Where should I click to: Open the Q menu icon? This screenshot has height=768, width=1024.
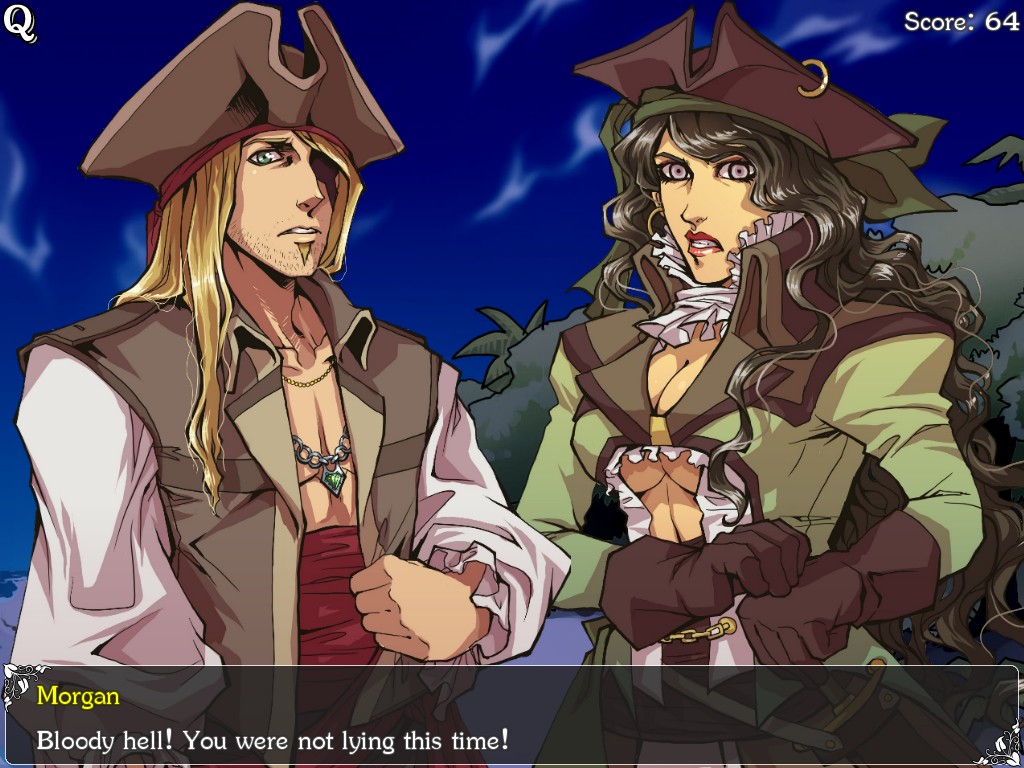[x=20, y=24]
